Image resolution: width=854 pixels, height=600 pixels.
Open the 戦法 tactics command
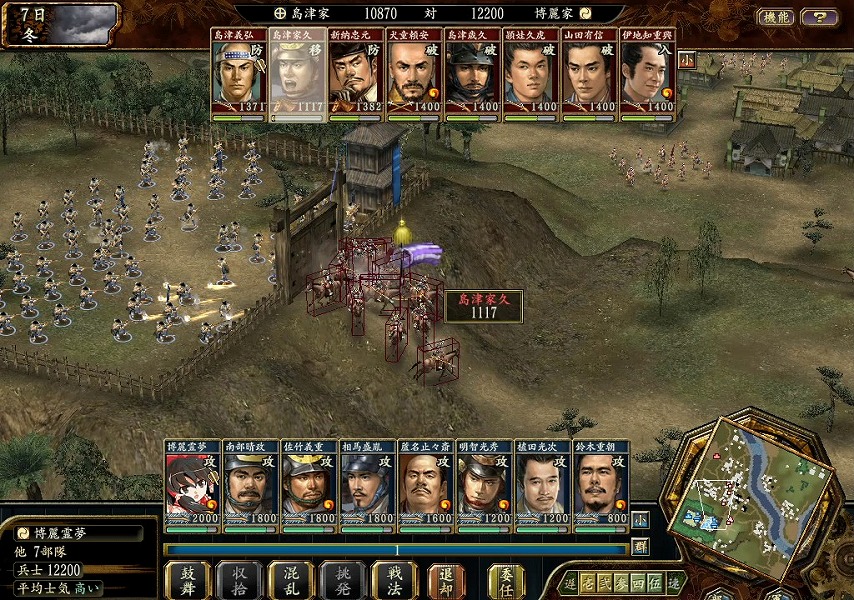pos(394,580)
